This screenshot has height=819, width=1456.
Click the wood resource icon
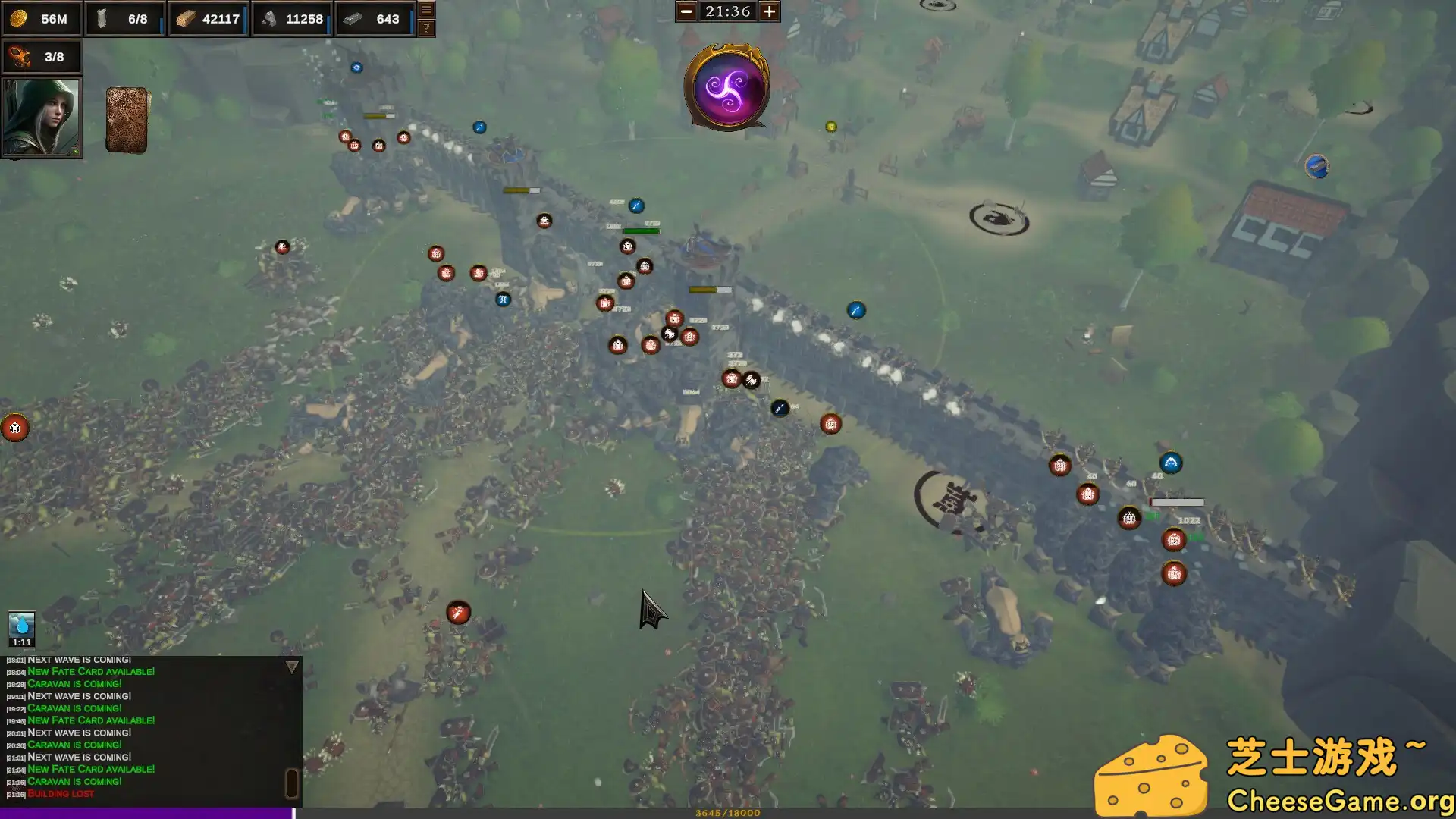(184, 19)
